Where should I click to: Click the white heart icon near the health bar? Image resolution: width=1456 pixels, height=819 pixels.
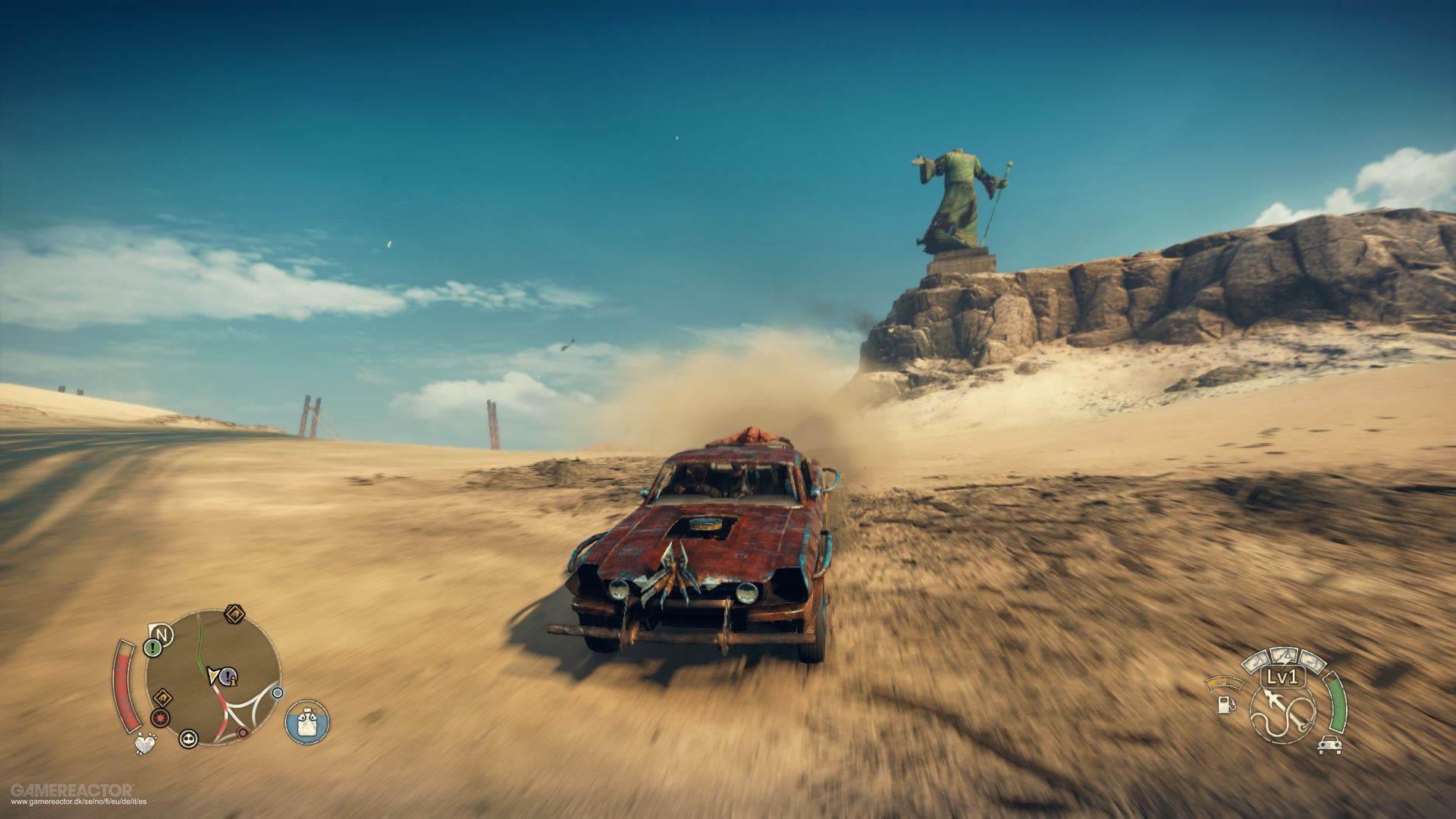143,742
